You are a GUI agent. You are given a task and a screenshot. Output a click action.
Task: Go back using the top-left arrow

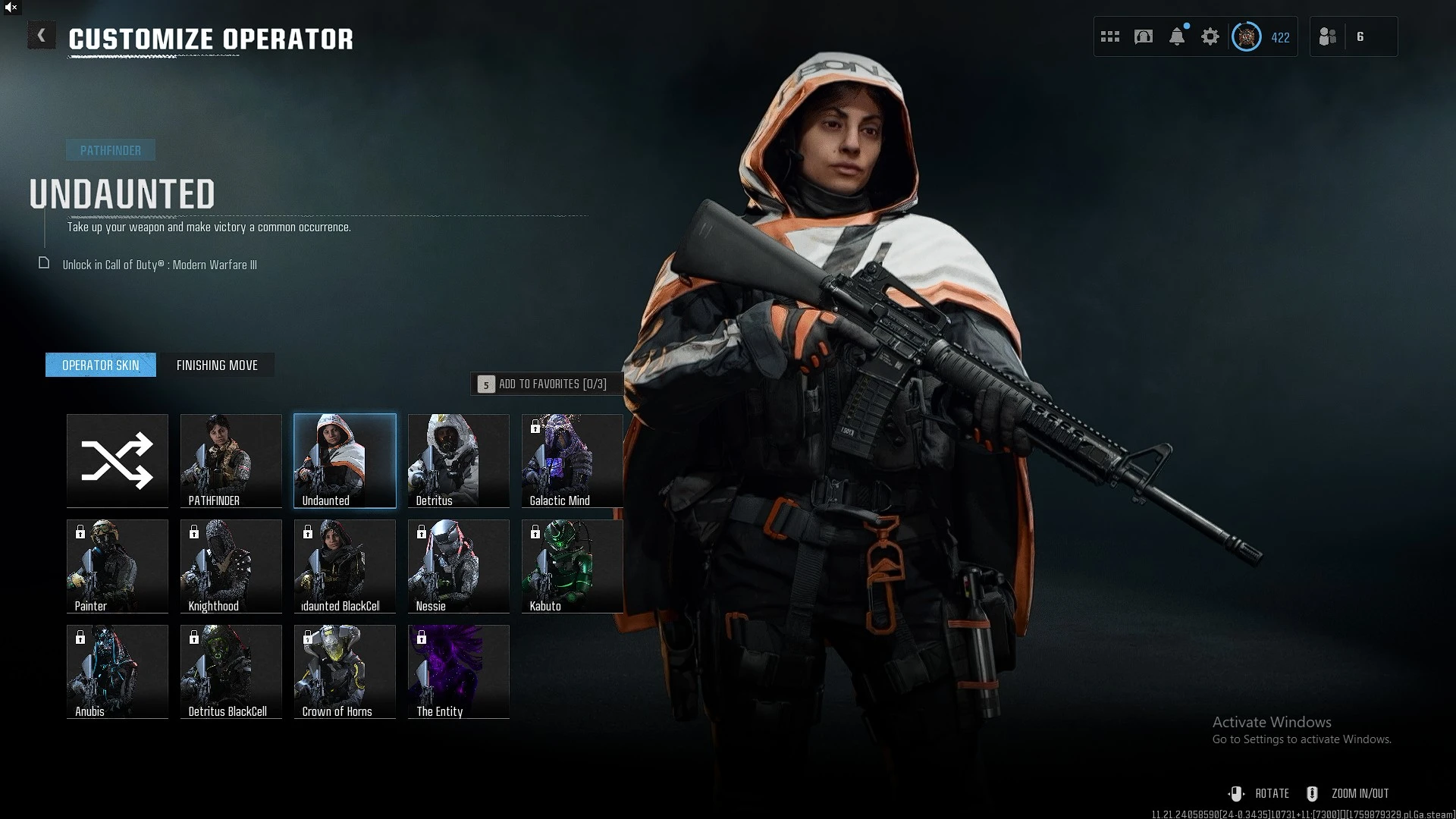41,36
